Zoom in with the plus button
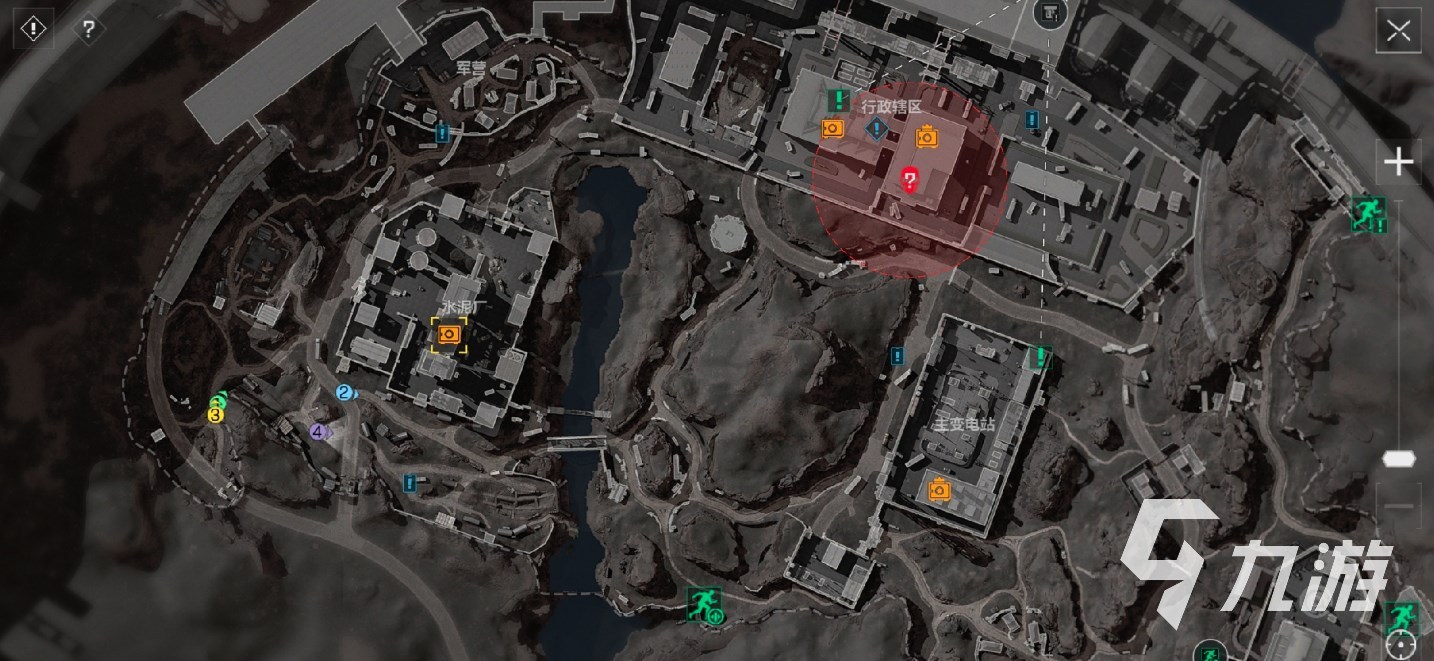 (1398, 162)
